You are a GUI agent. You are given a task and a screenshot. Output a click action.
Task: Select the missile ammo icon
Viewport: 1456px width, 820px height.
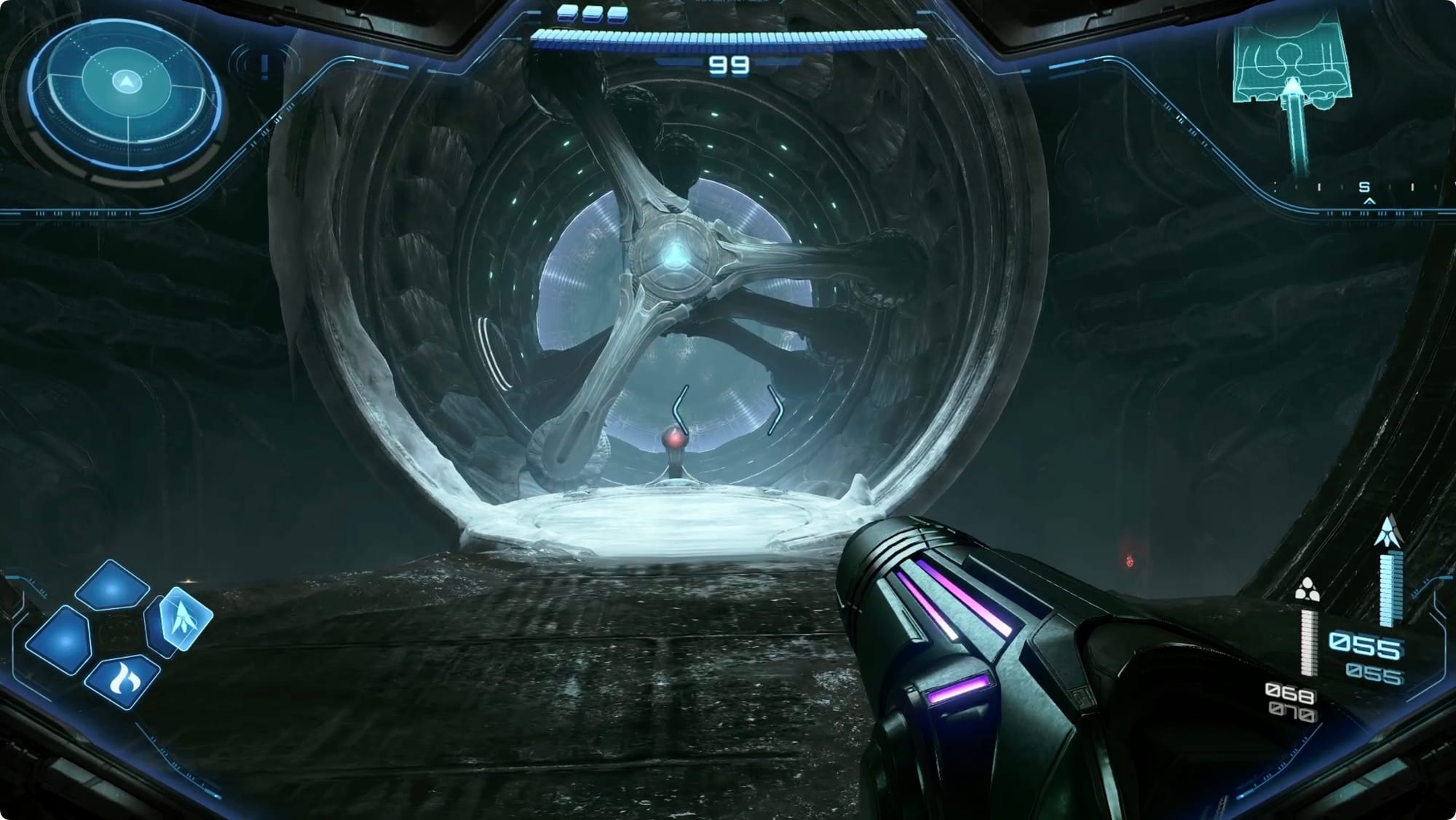click(x=1388, y=533)
